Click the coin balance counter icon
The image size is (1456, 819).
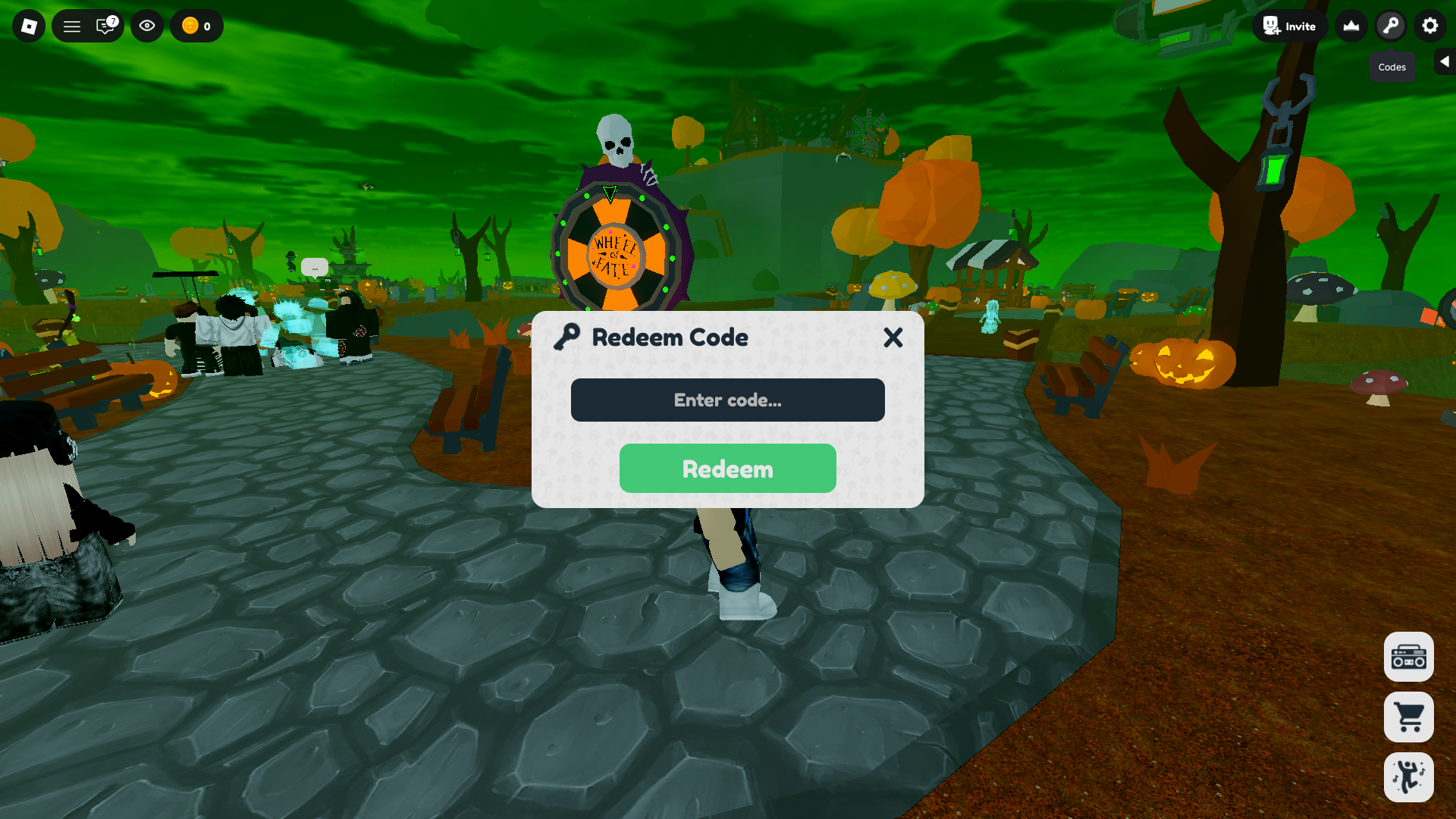click(x=184, y=25)
